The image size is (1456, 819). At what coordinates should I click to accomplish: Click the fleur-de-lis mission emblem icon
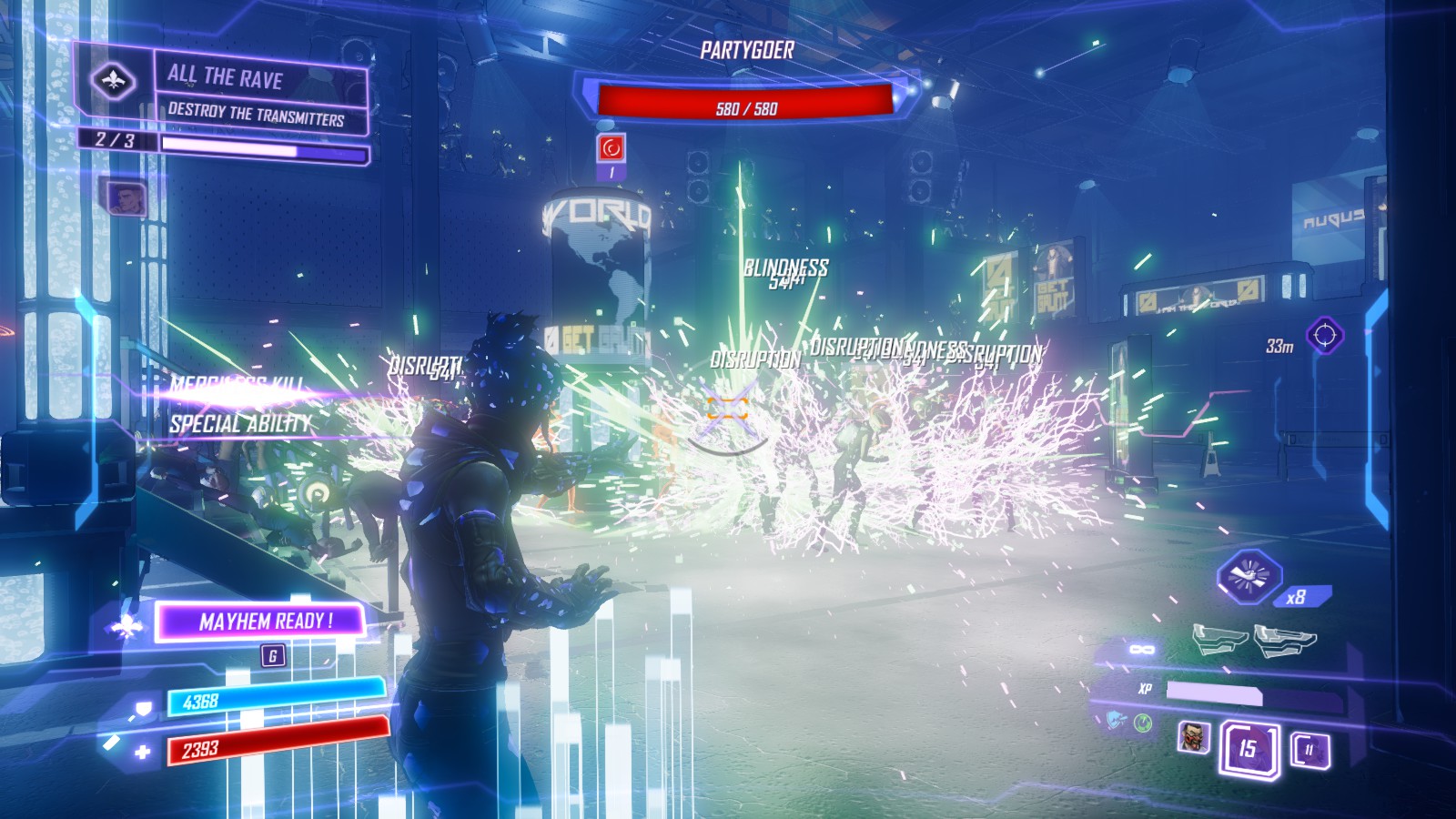(x=113, y=80)
